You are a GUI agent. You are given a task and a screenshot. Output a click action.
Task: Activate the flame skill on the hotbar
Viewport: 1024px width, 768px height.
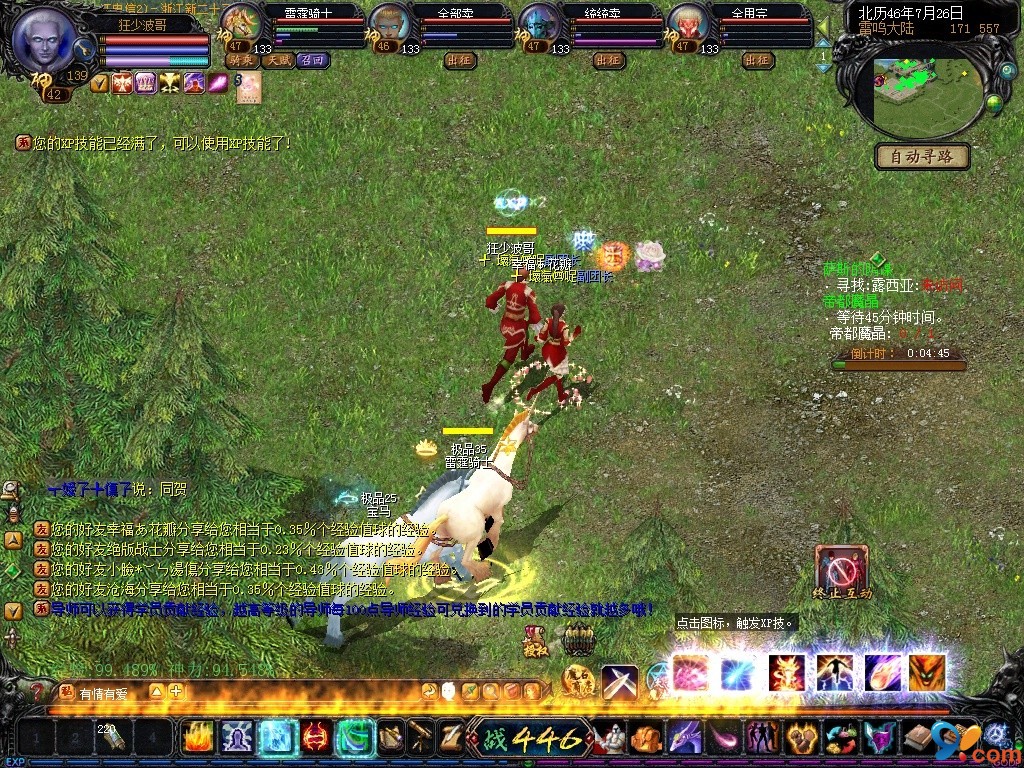196,738
